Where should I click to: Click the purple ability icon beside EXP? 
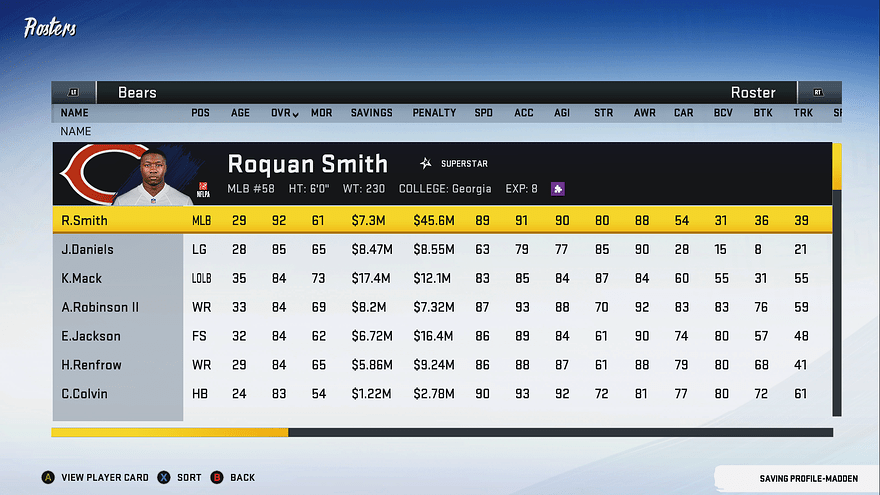coord(558,188)
